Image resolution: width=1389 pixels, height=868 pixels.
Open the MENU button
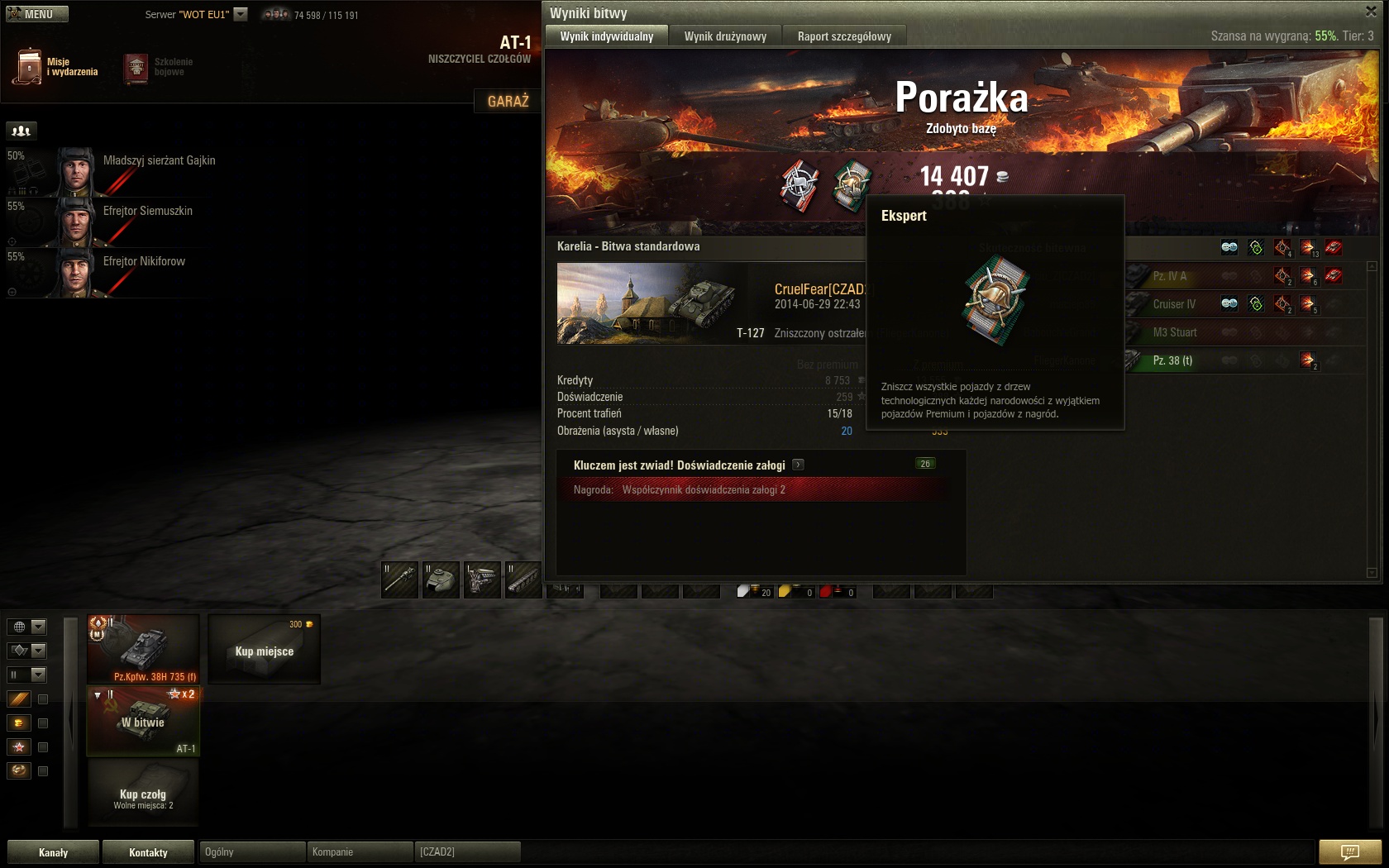coord(37,14)
